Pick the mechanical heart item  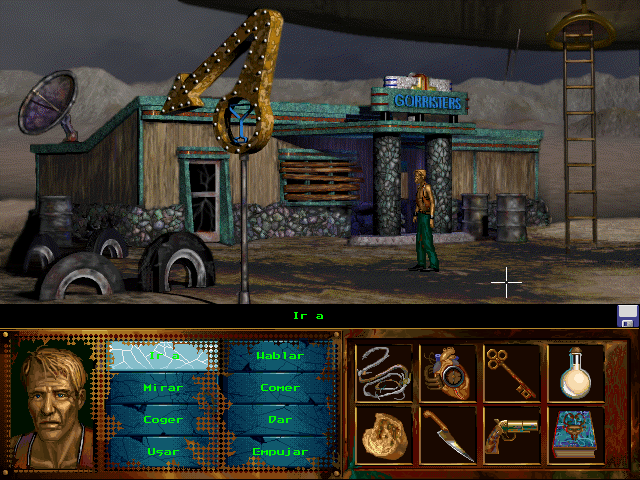click(448, 372)
